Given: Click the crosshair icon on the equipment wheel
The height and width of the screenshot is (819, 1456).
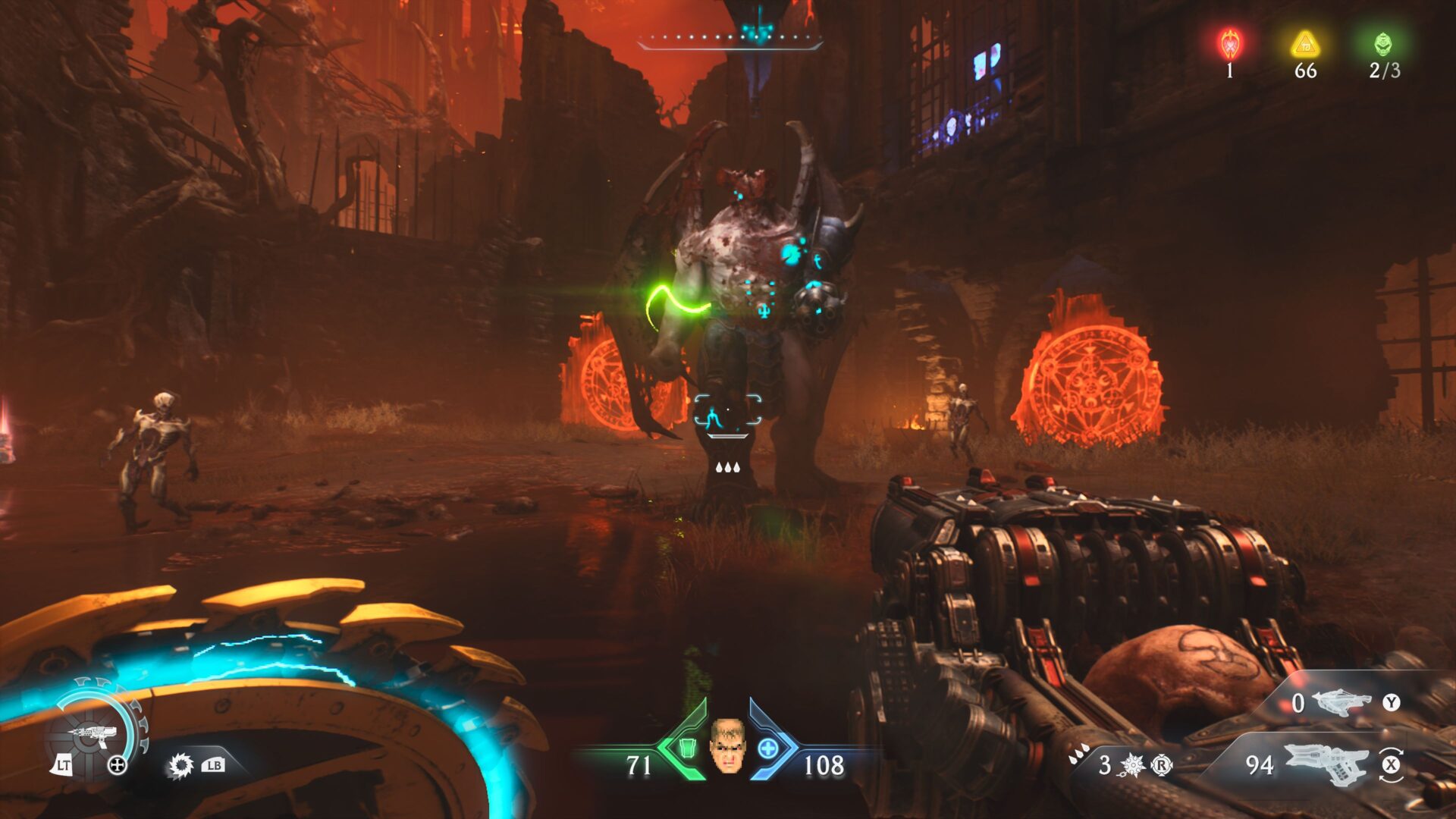Looking at the screenshot, I should [118, 766].
